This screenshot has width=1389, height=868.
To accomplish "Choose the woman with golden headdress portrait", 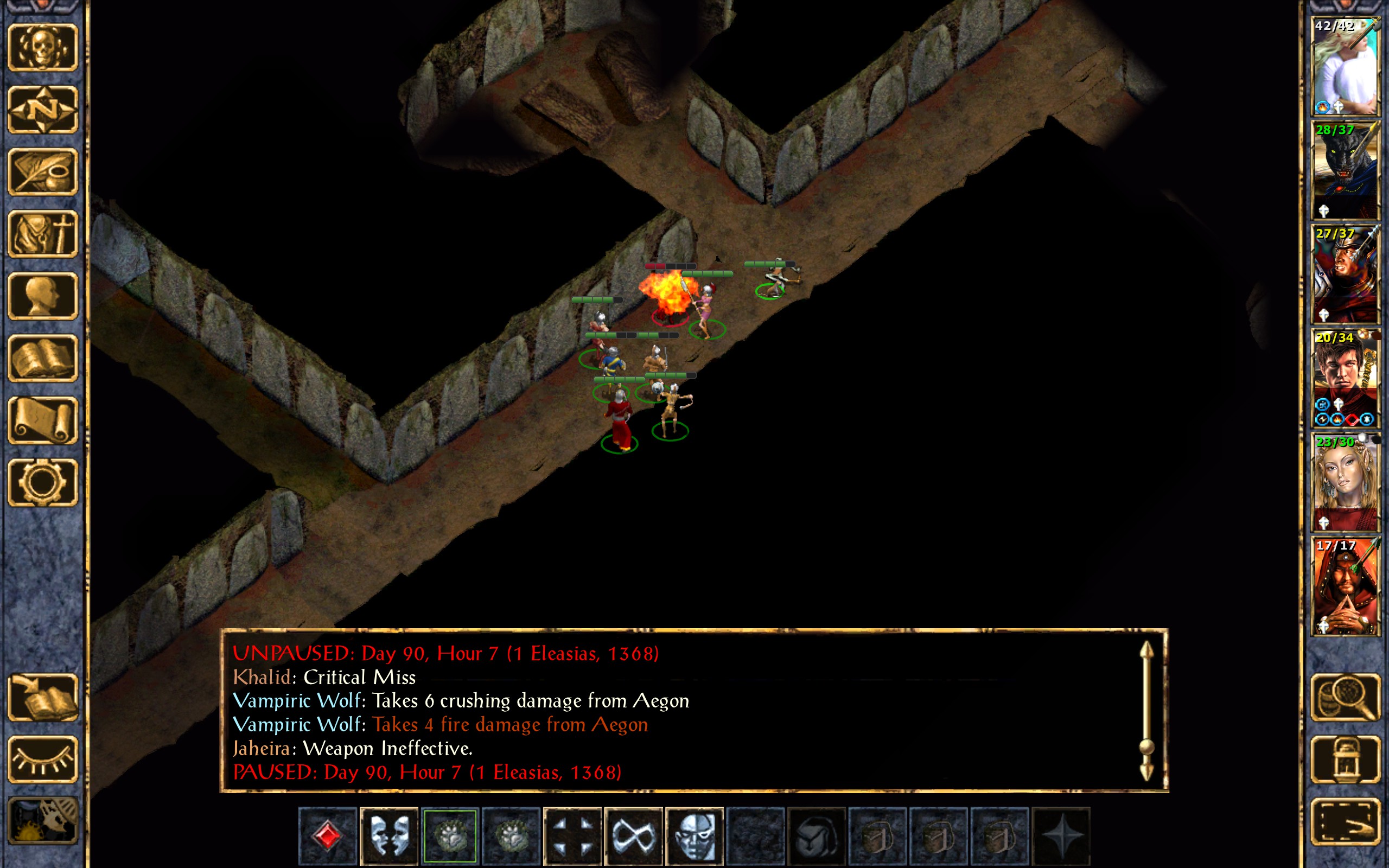I will 1345,482.
